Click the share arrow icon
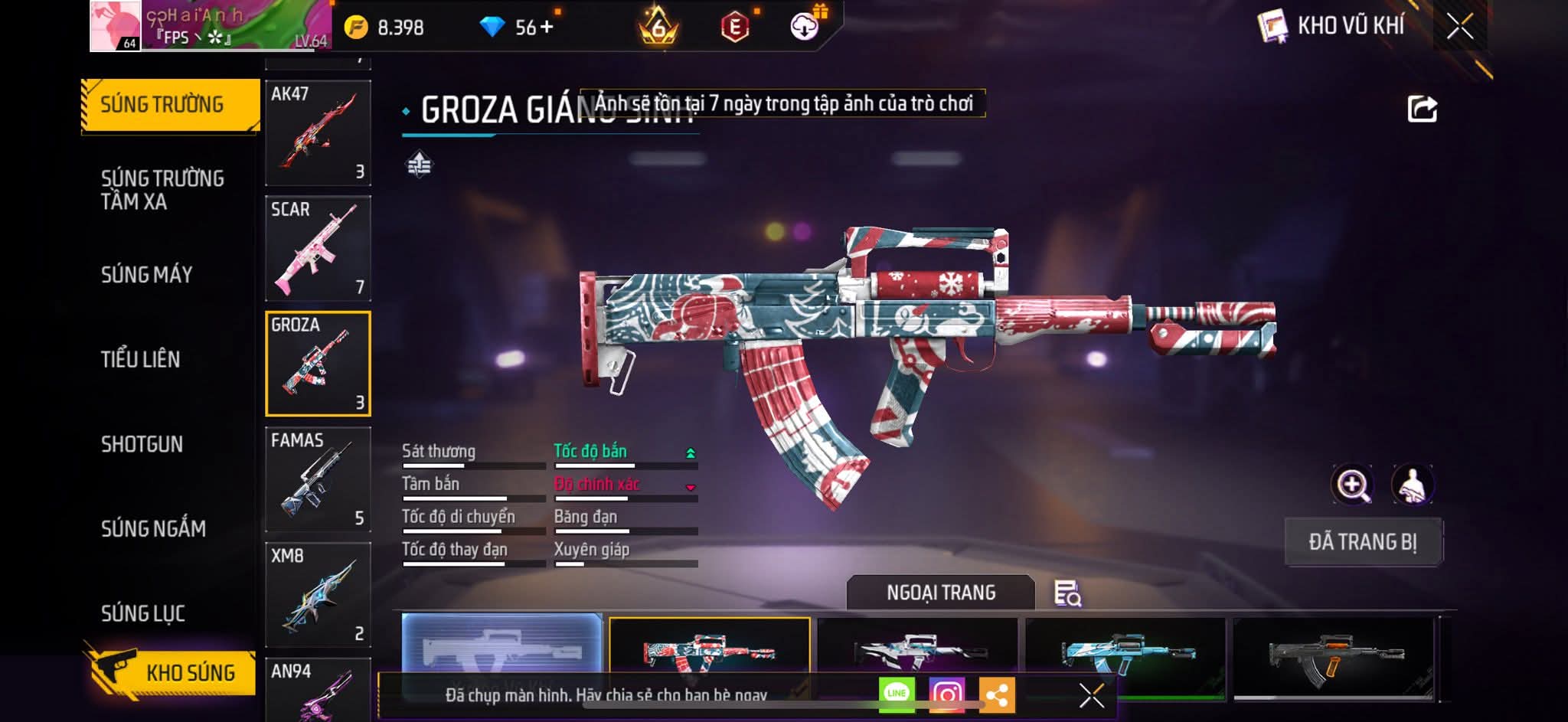1568x722 pixels. pyautogui.click(x=1422, y=109)
